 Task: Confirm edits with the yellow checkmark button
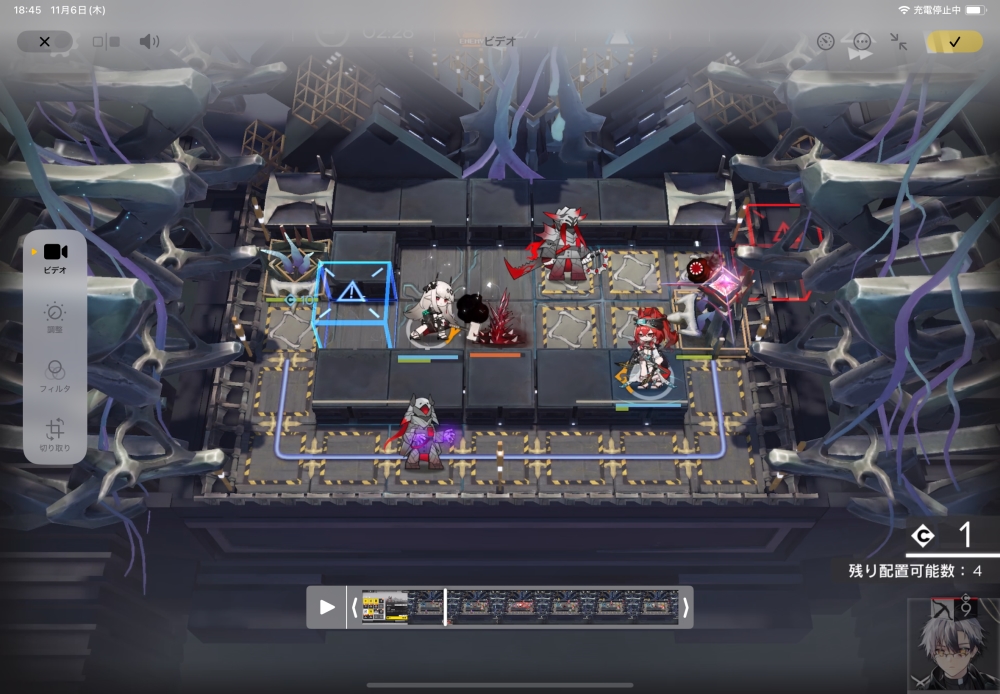click(953, 42)
